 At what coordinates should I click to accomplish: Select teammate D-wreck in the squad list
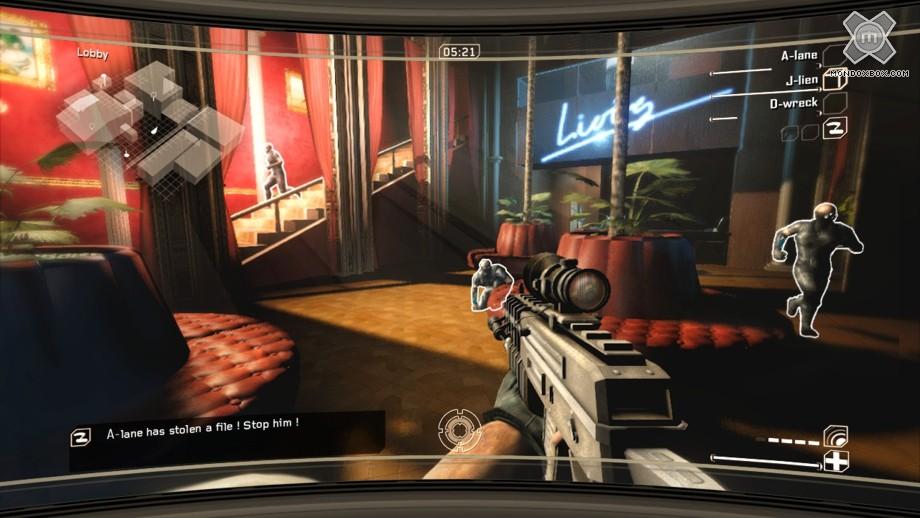click(x=793, y=103)
